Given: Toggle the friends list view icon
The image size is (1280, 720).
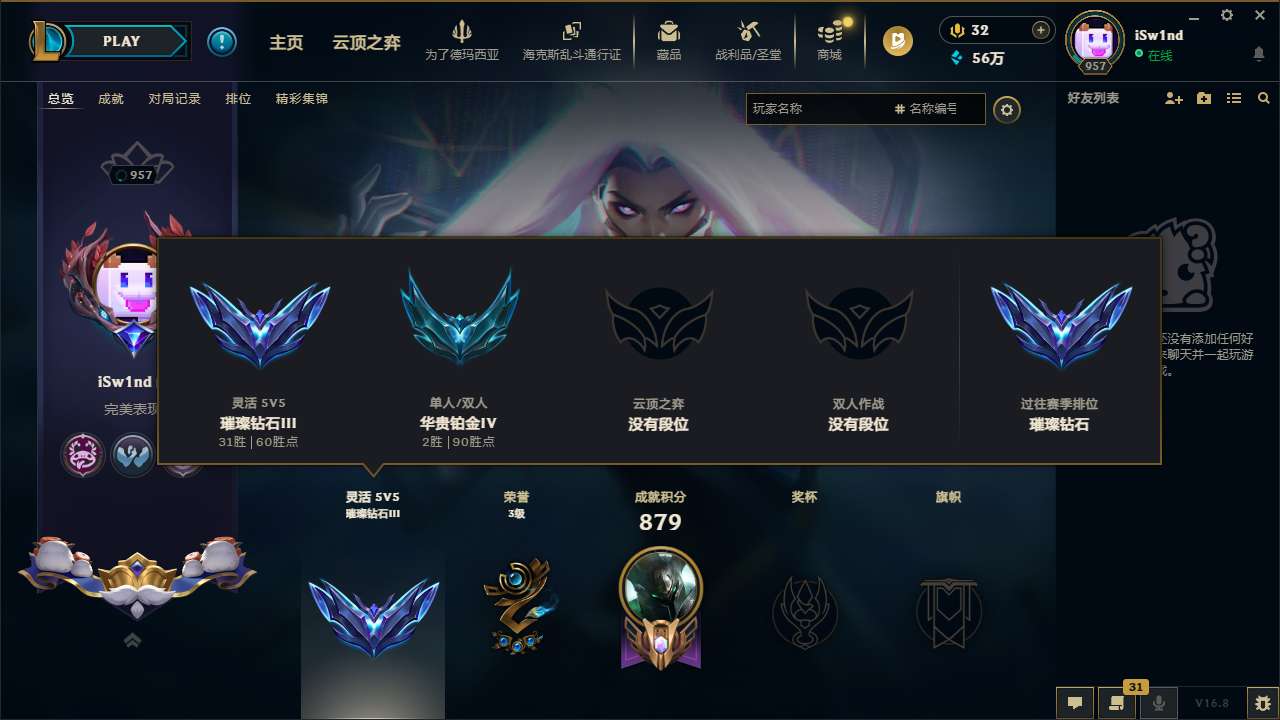Looking at the screenshot, I should (x=1233, y=98).
